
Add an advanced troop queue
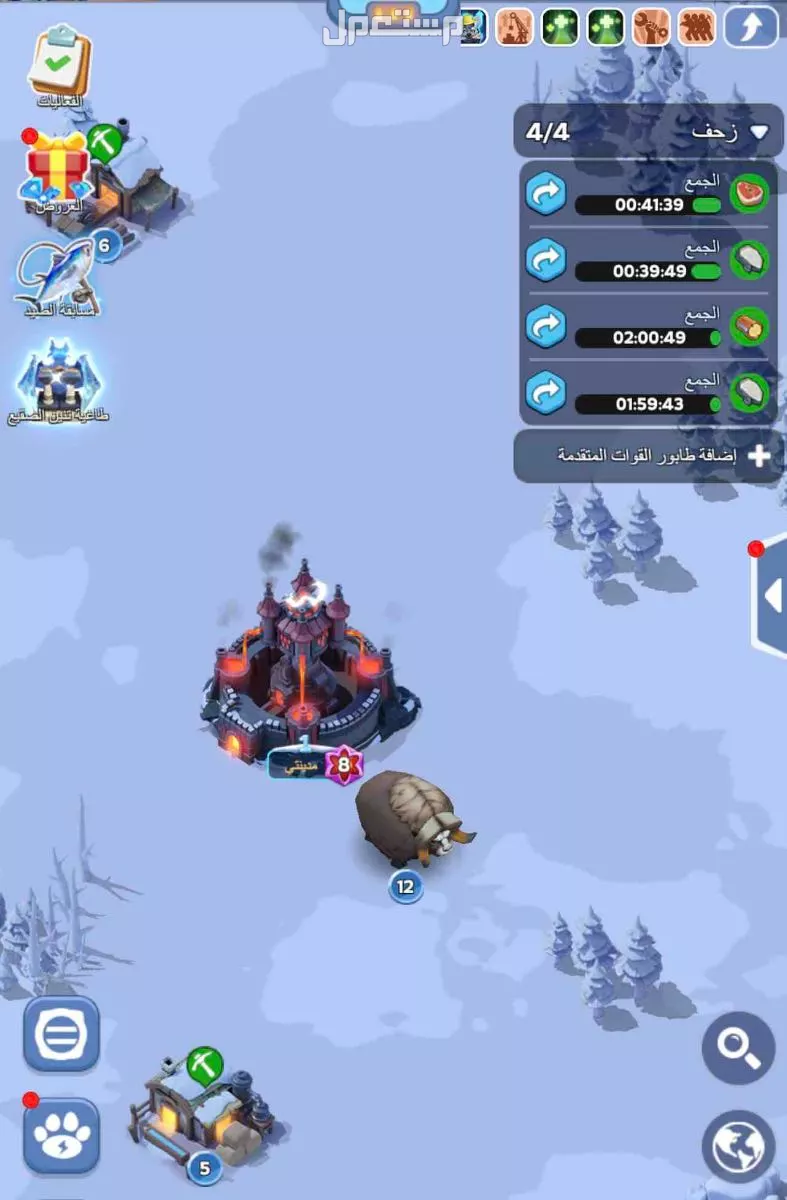click(648, 456)
